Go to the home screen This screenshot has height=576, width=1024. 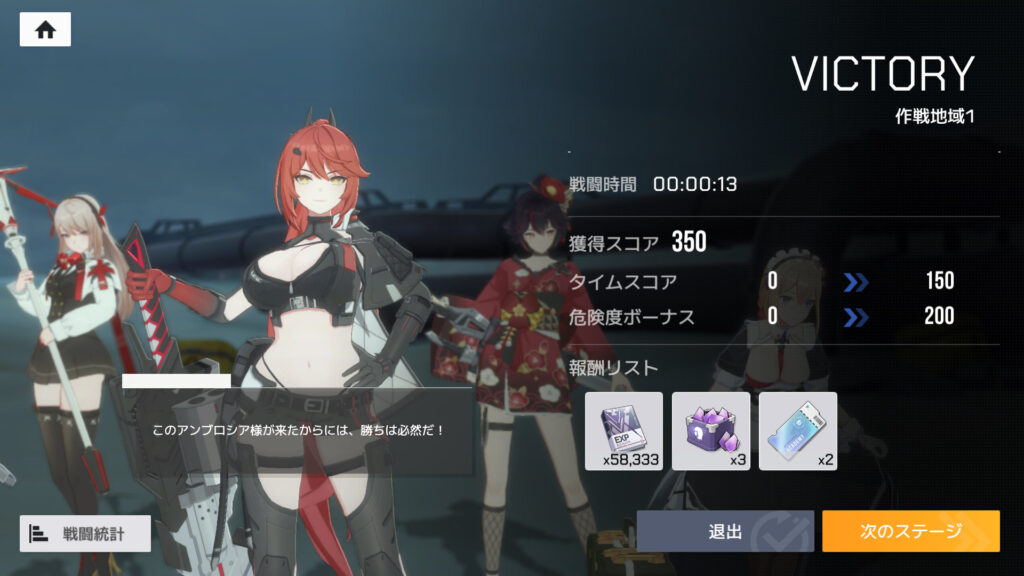(x=45, y=30)
